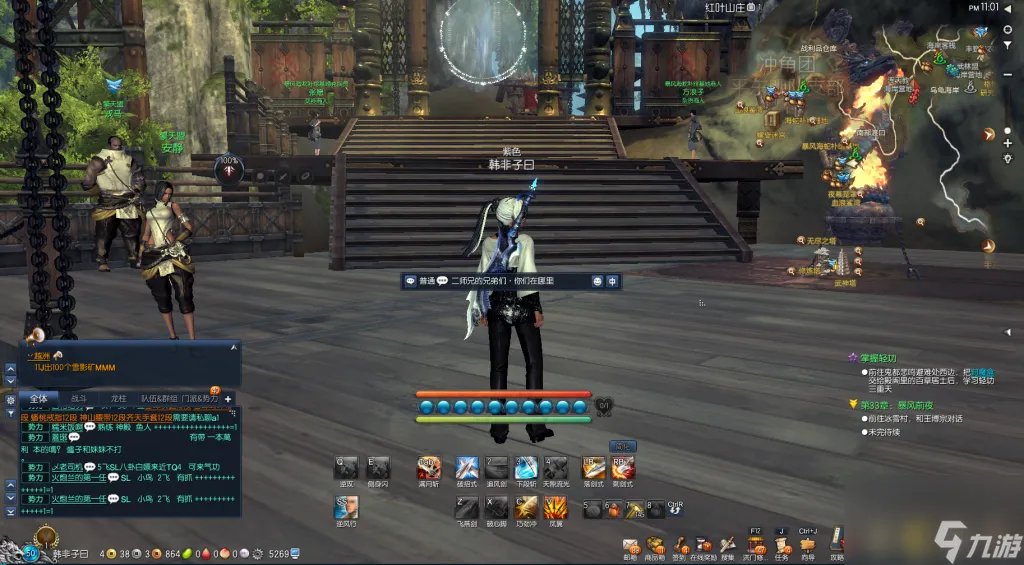Add a new chat tab with the plus button
This screenshot has width=1024, height=565.
[228, 398]
